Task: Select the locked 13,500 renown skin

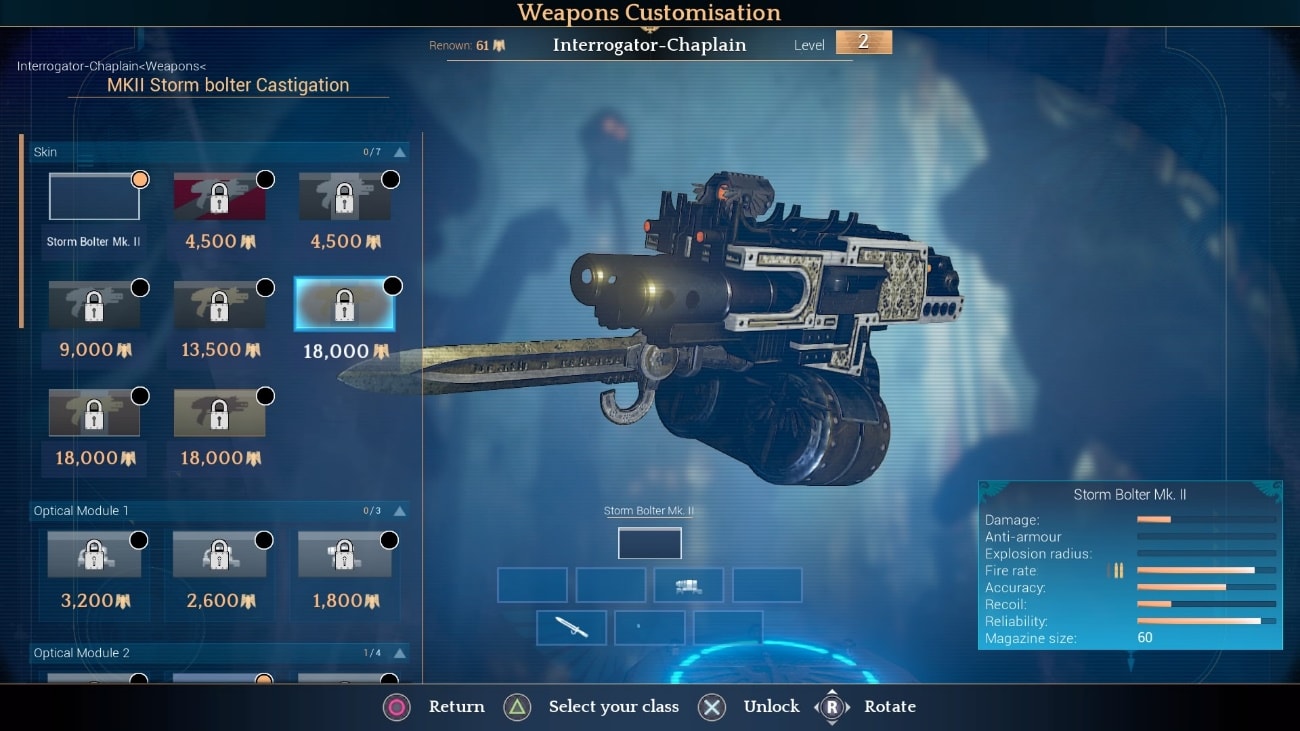Action: [x=219, y=304]
